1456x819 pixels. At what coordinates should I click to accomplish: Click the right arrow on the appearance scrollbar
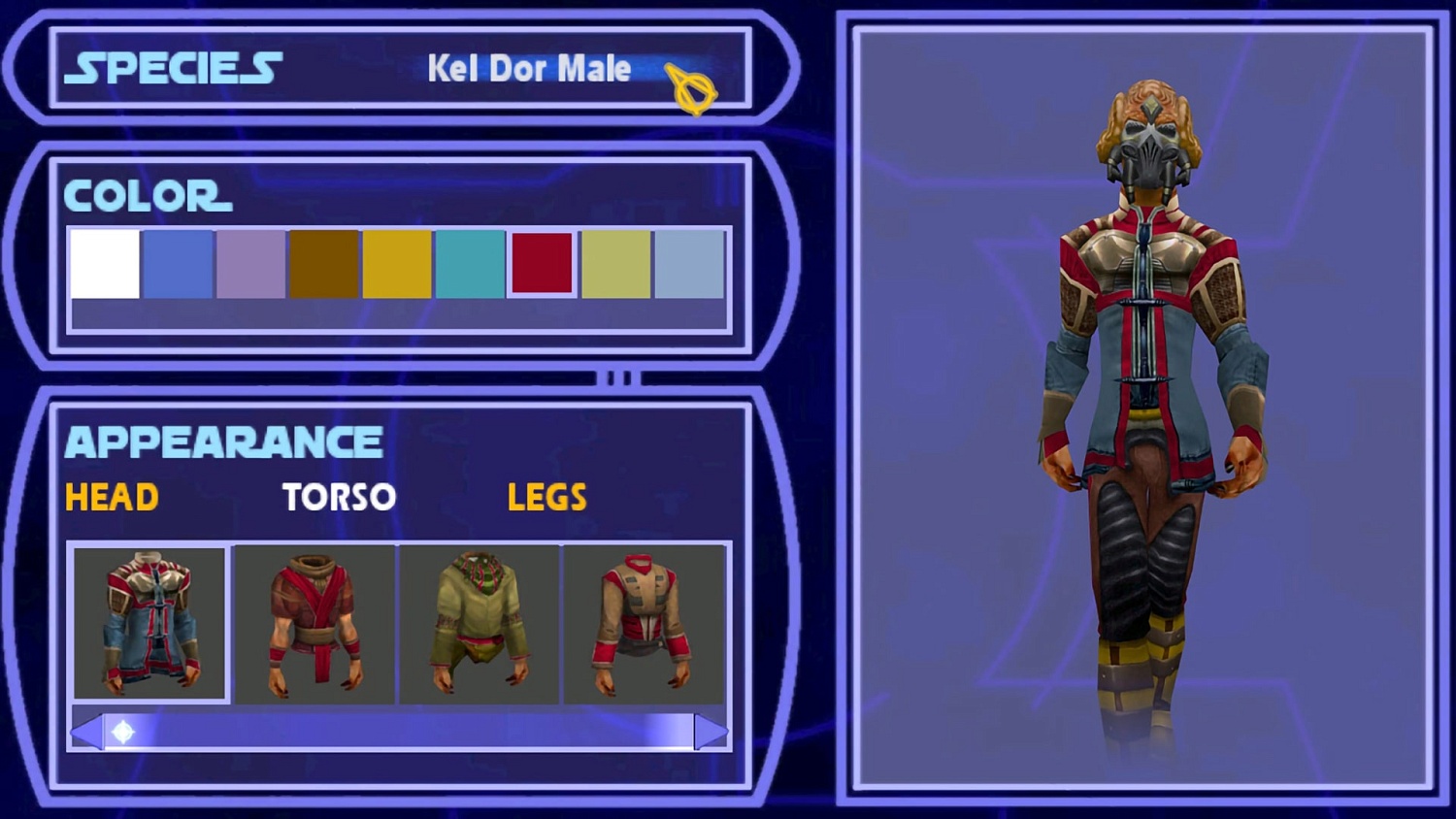point(710,733)
